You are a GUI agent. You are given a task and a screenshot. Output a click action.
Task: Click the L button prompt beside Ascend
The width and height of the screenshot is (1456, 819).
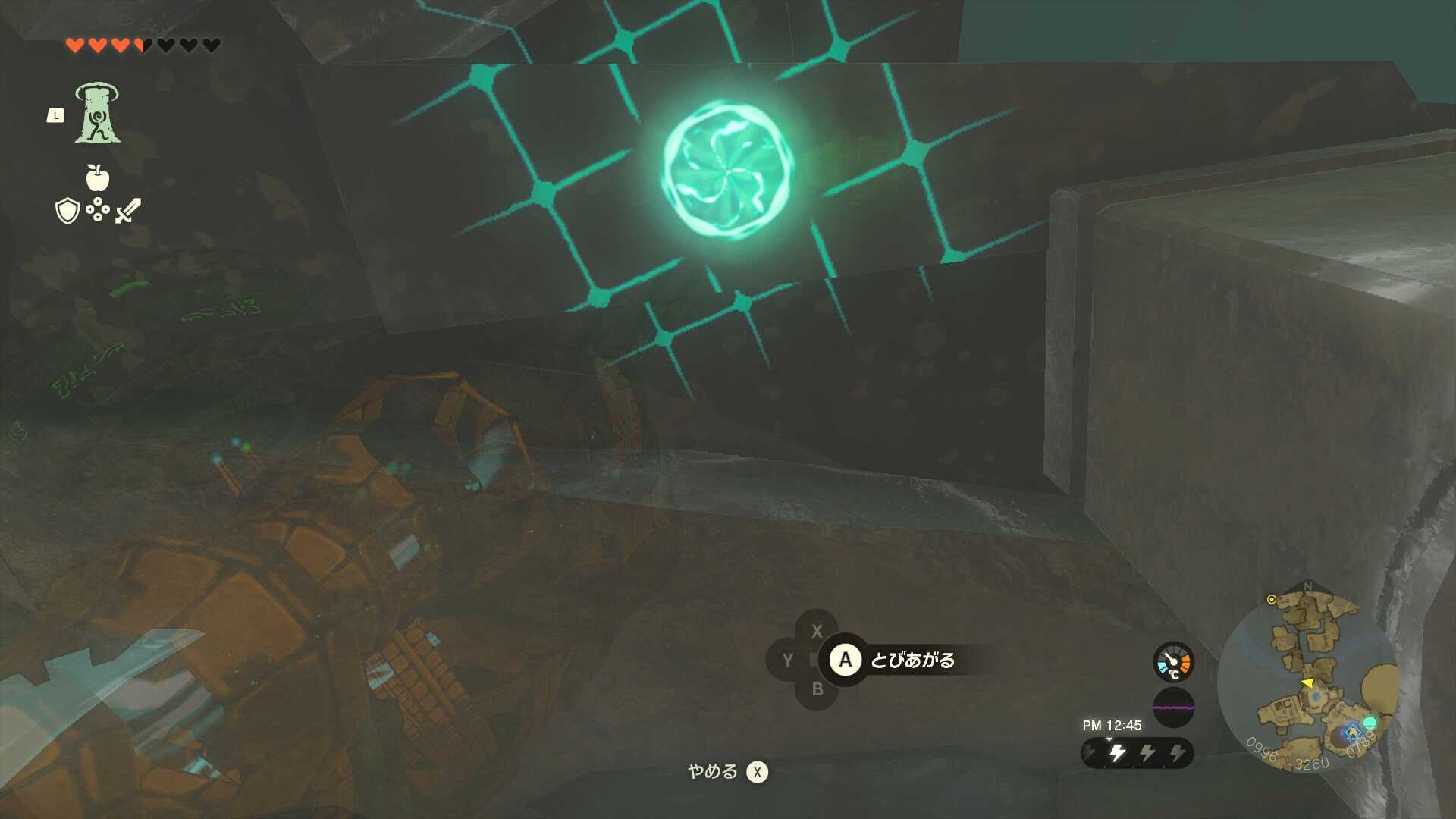click(x=56, y=116)
